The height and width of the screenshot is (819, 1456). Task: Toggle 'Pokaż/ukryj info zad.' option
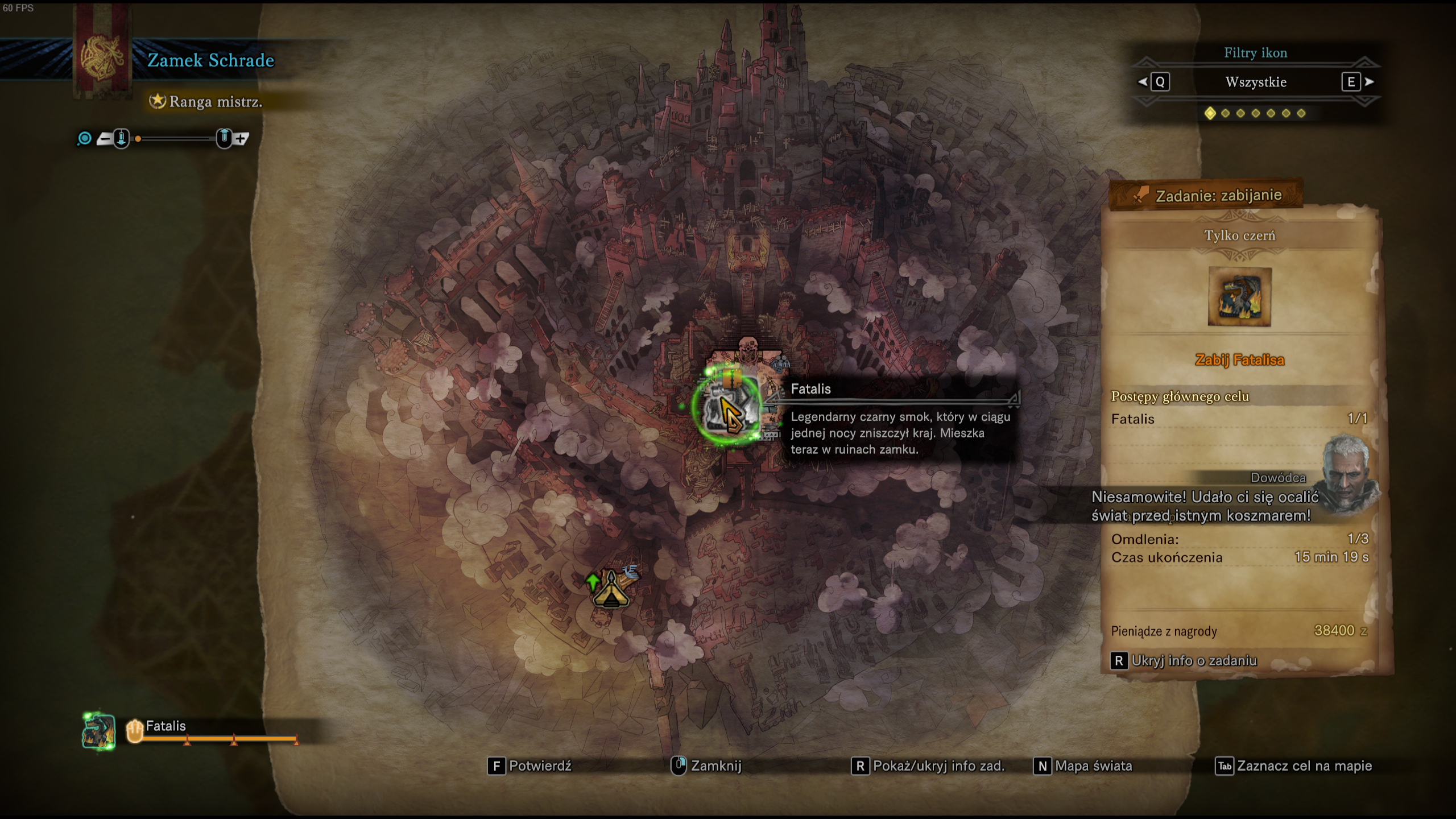coord(929,766)
